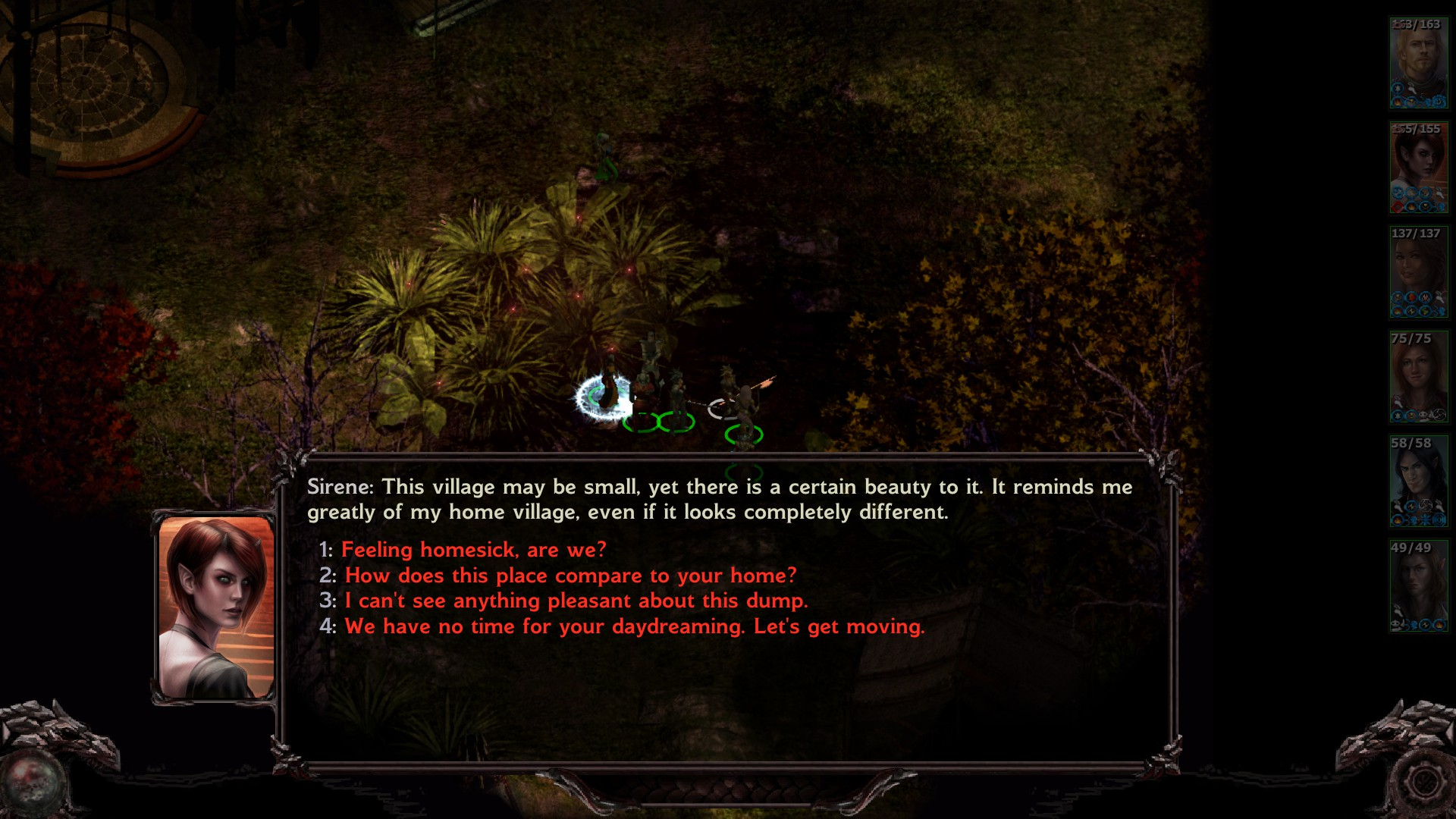Image resolution: width=1456 pixels, height=819 pixels.
Task: Select the party portrait showing 49/49
Action: tap(1417, 586)
